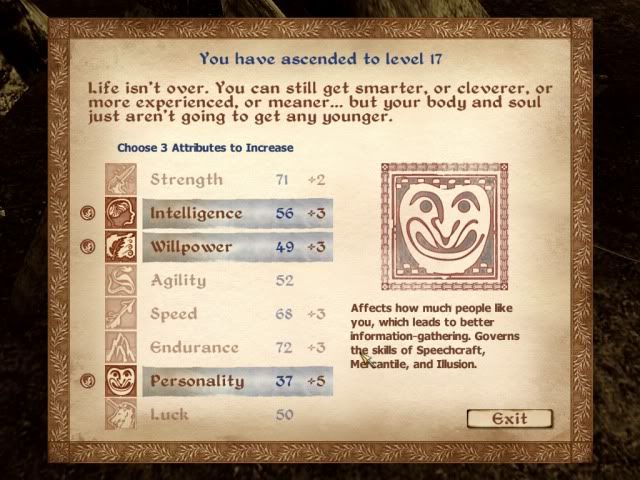Screen dimensions: 640x480
Task: Click the Agility attribute icon
Action: point(121,281)
